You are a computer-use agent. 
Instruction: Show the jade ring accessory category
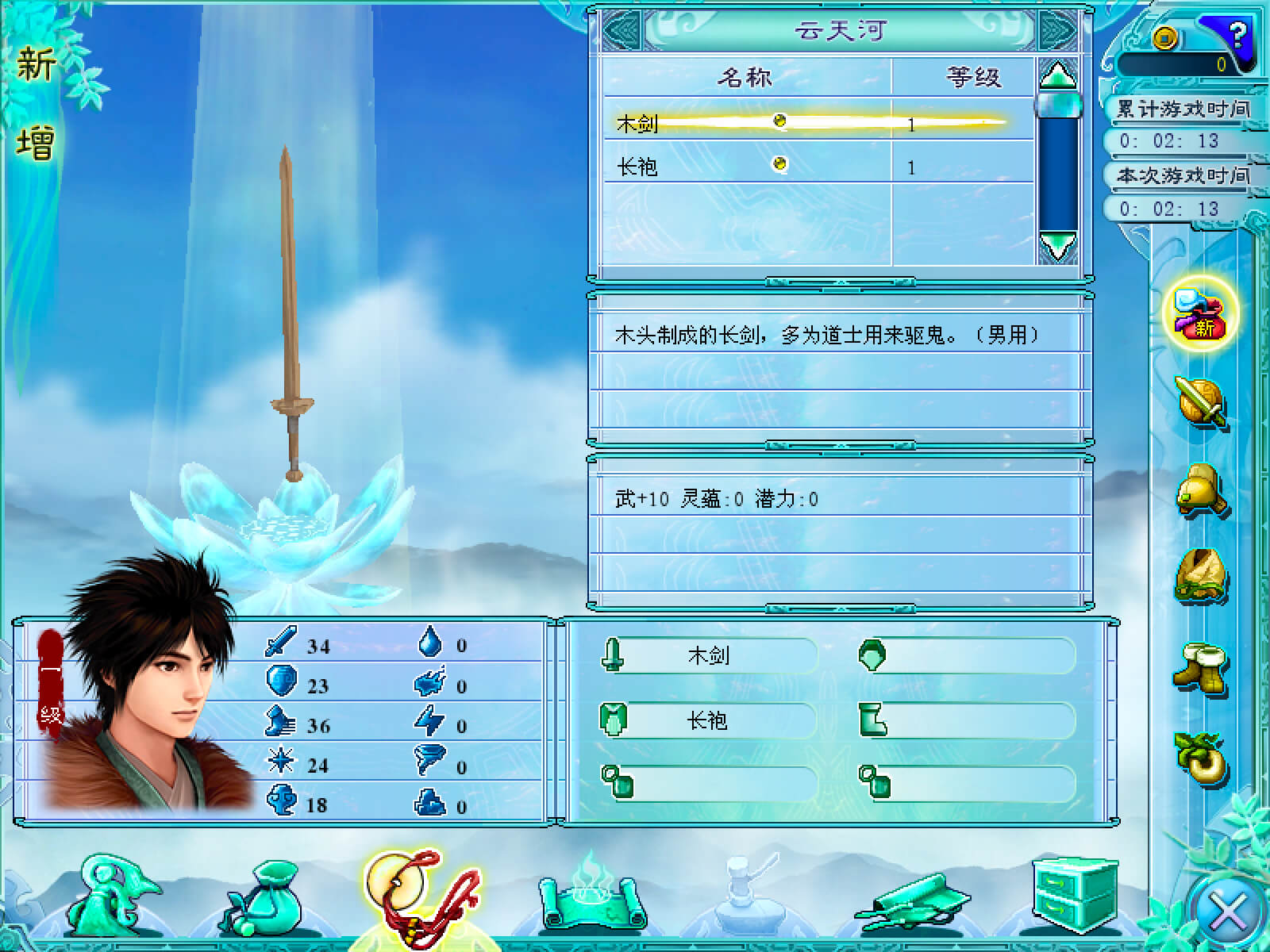[x=1201, y=758]
